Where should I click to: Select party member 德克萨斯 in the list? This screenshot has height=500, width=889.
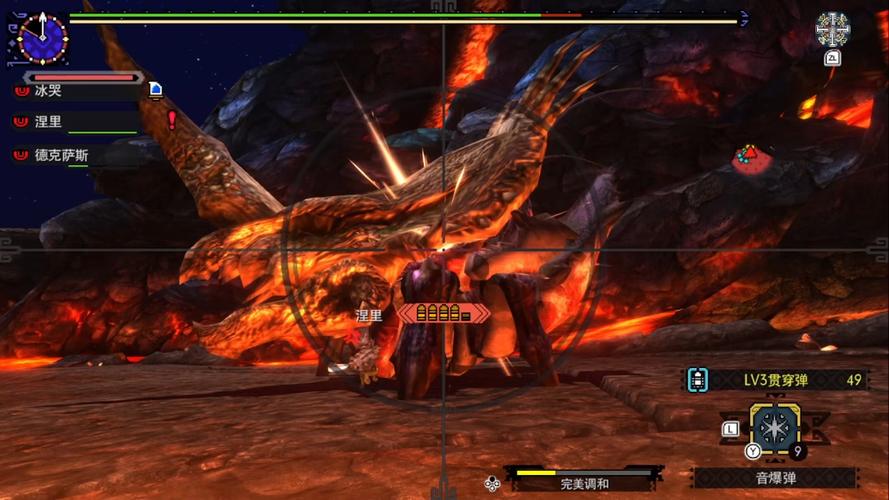point(62,155)
